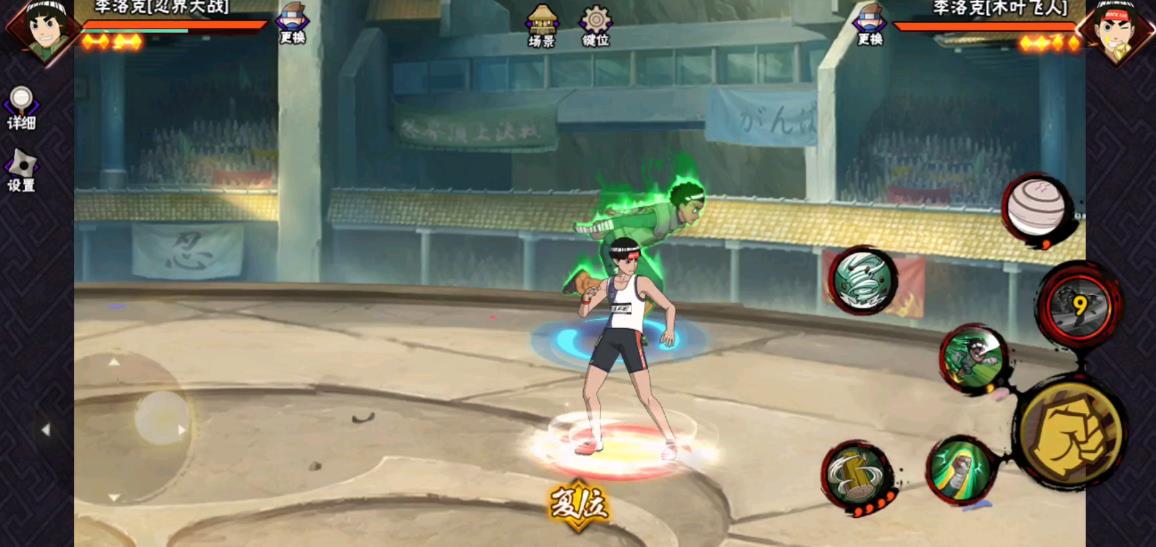Image resolution: width=1156 pixels, height=547 pixels.
Task: Open the 设置 settings shuriken menu
Action: point(21,169)
